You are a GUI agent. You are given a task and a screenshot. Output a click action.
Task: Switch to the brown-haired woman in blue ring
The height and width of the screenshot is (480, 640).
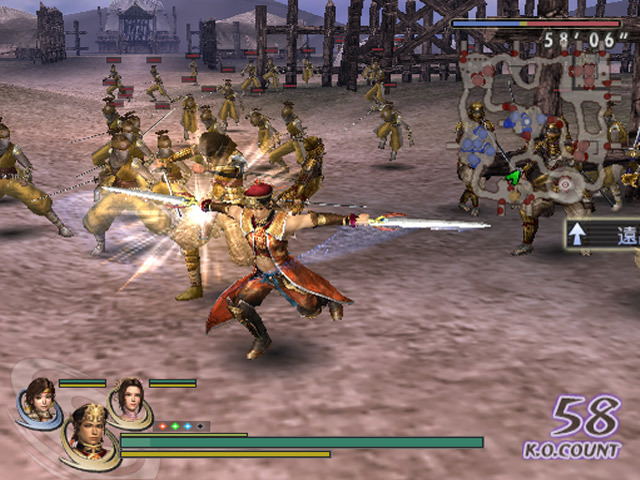[40, 400]
